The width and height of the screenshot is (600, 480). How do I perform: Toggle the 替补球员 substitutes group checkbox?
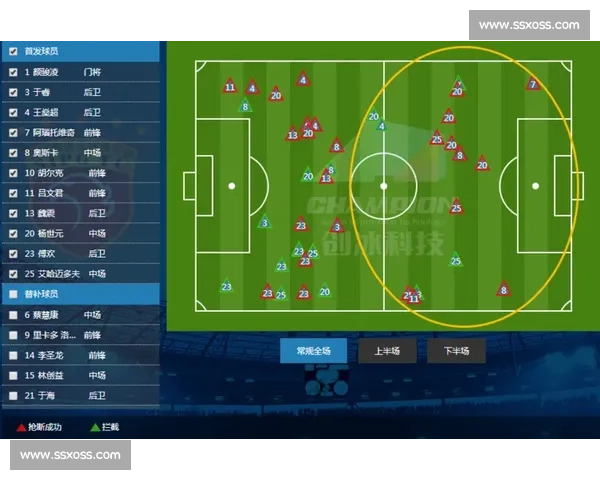[12, 294]
